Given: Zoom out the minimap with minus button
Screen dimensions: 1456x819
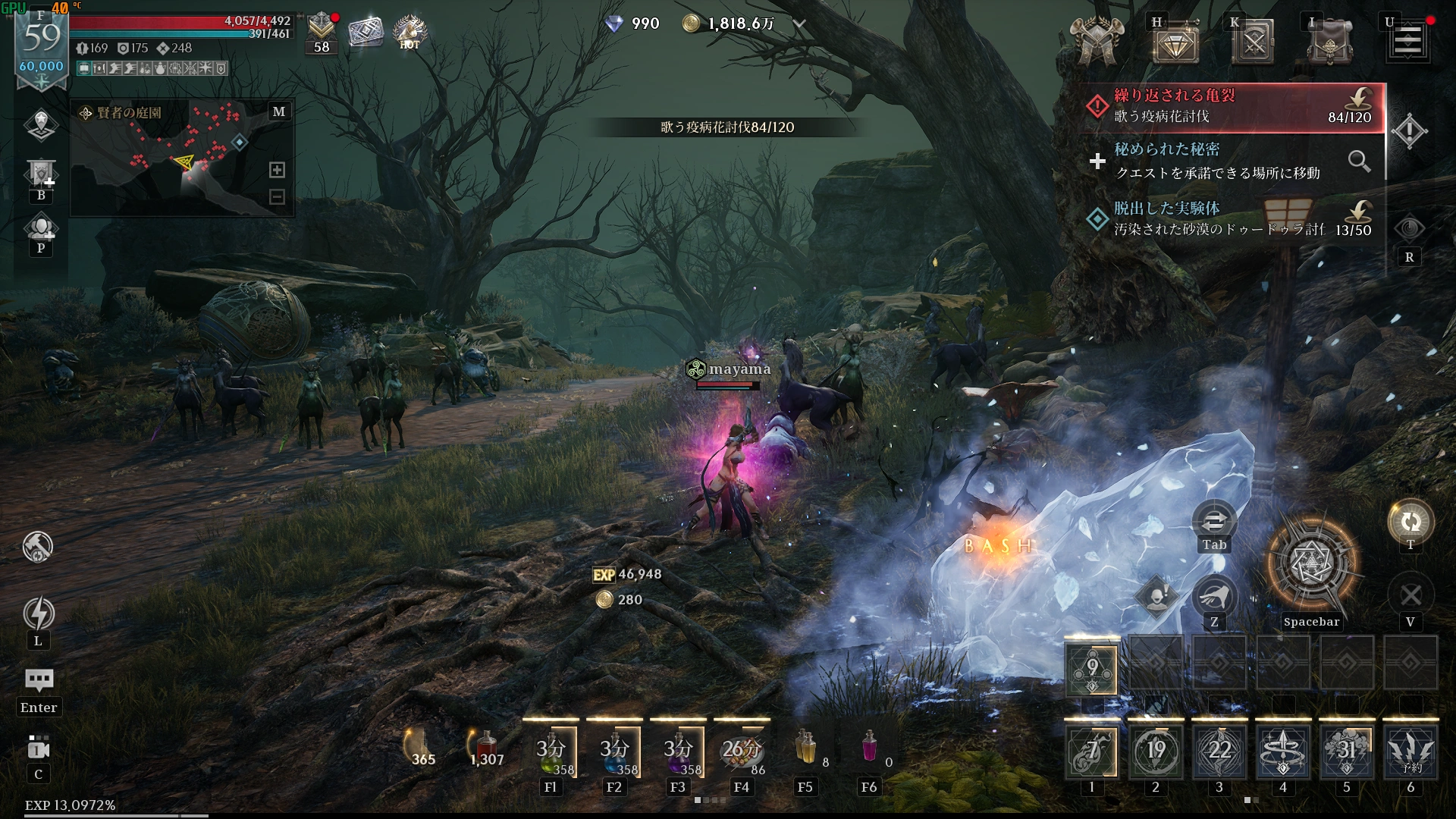Looking at the screenshot, I should 277,197.
